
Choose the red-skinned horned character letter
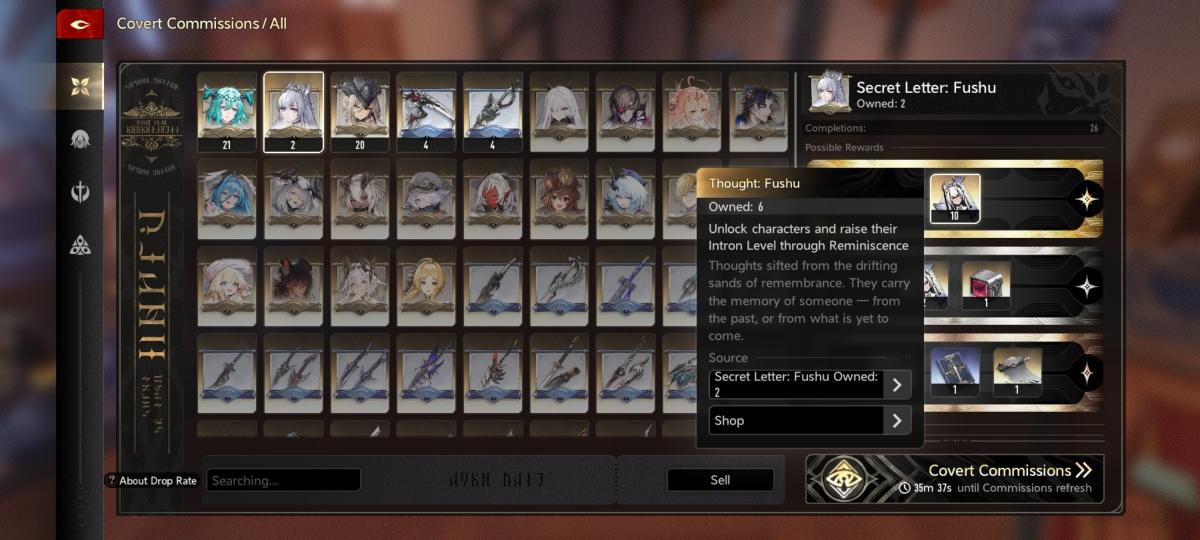pos(493,198)
